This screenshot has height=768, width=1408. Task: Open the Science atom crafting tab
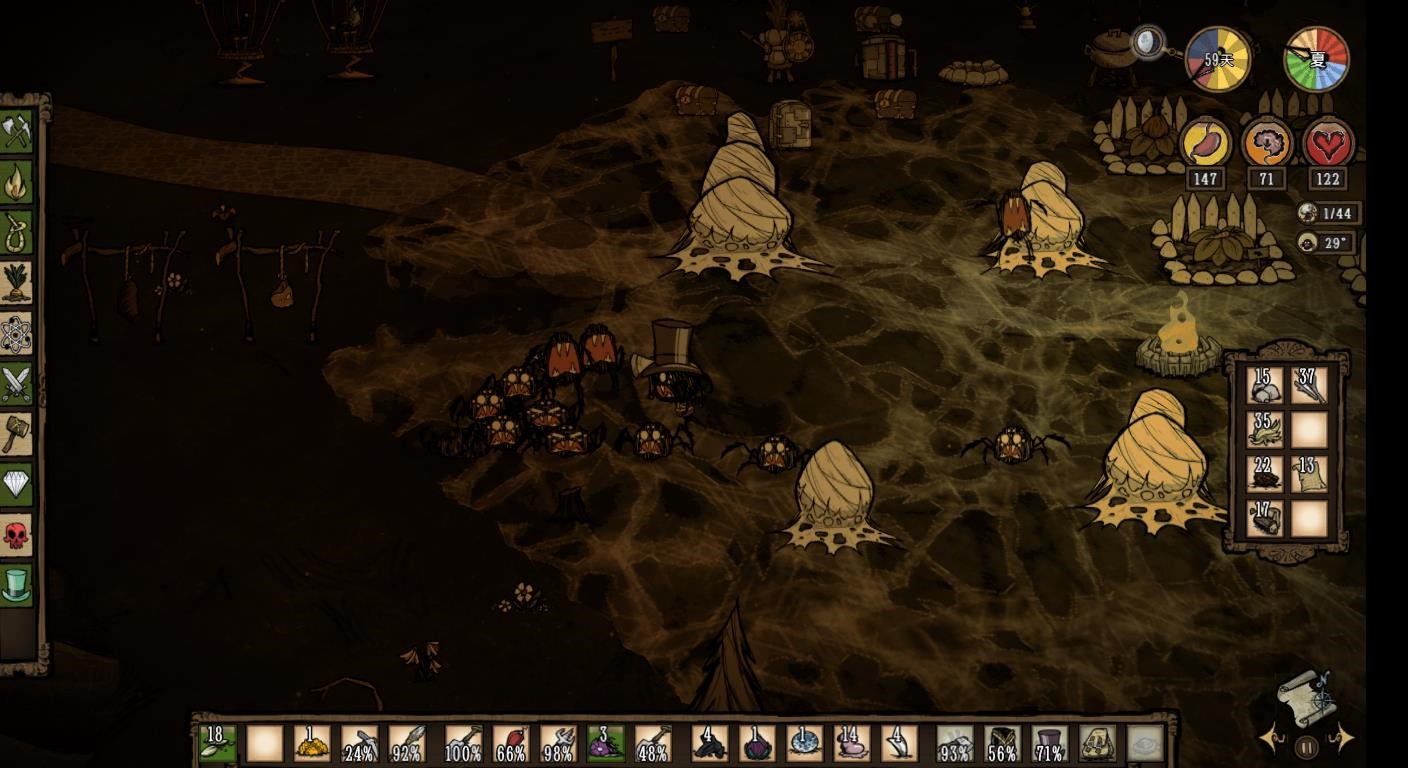[x=17, y=334]
